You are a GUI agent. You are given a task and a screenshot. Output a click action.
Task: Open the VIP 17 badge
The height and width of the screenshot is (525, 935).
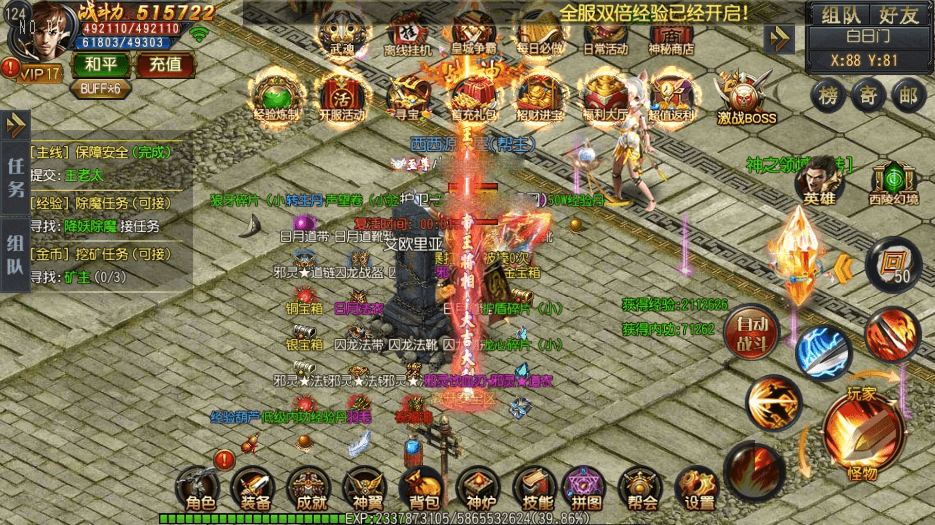point(38,72)
